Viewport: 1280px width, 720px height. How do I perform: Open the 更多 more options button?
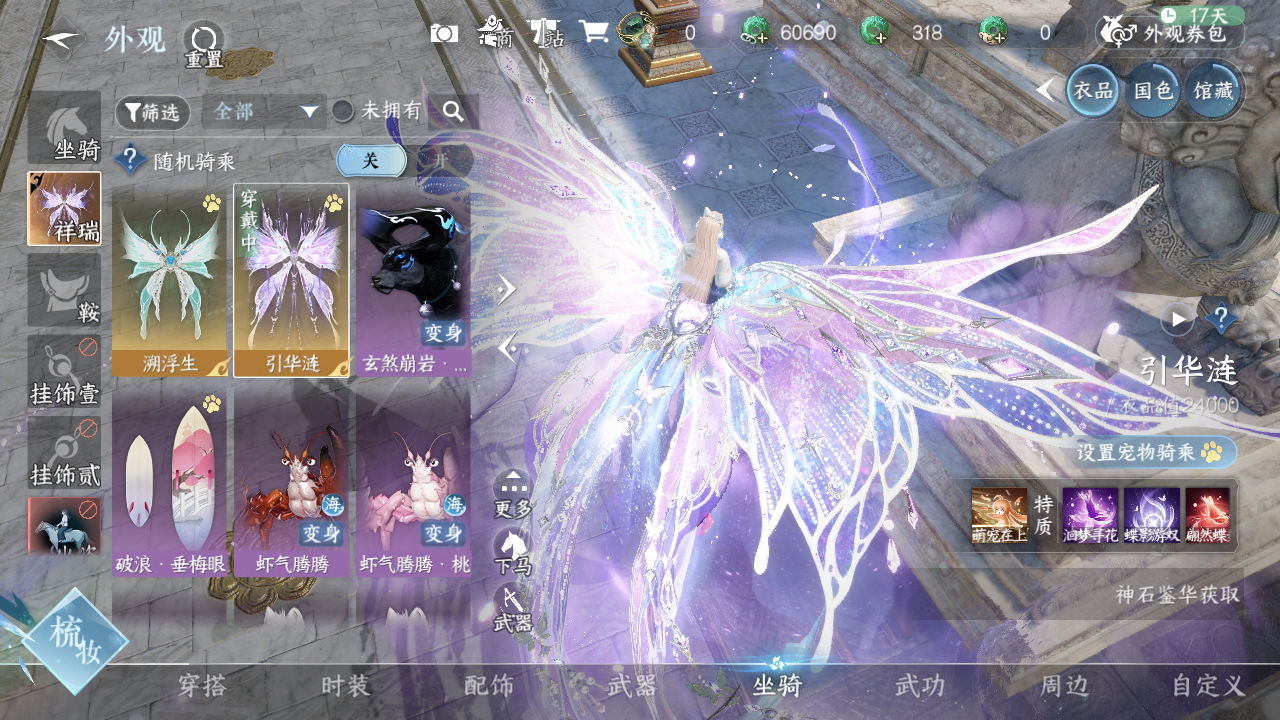pos(512,494)
